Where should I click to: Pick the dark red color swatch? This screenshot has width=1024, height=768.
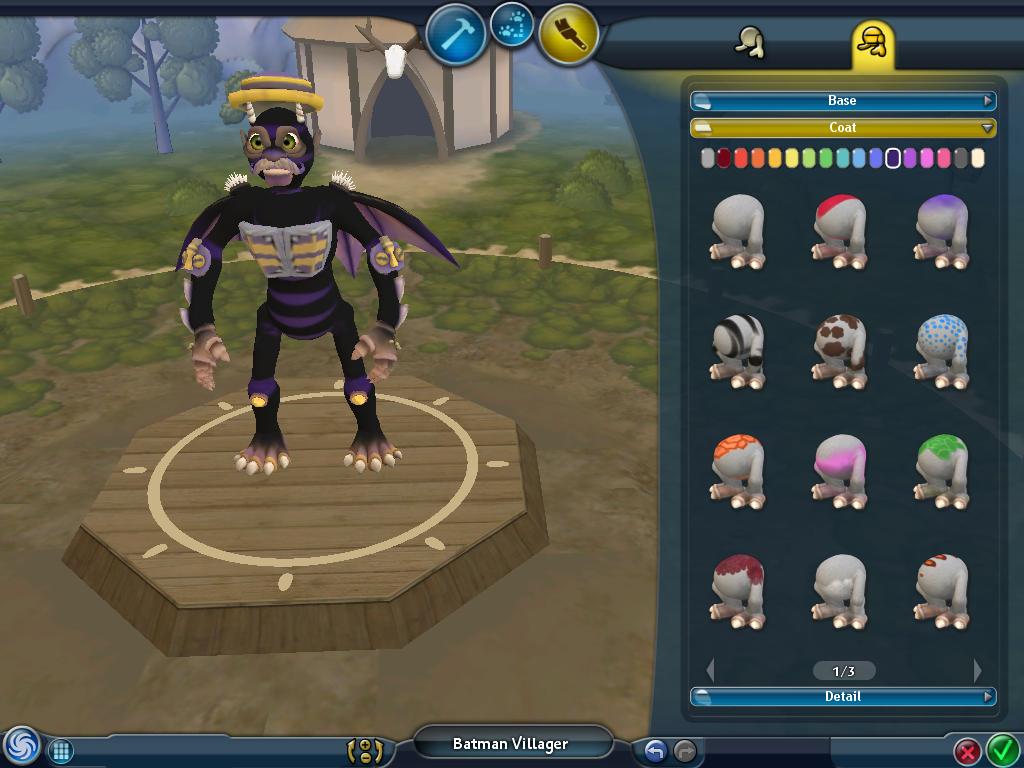click(x=724, y=158)
